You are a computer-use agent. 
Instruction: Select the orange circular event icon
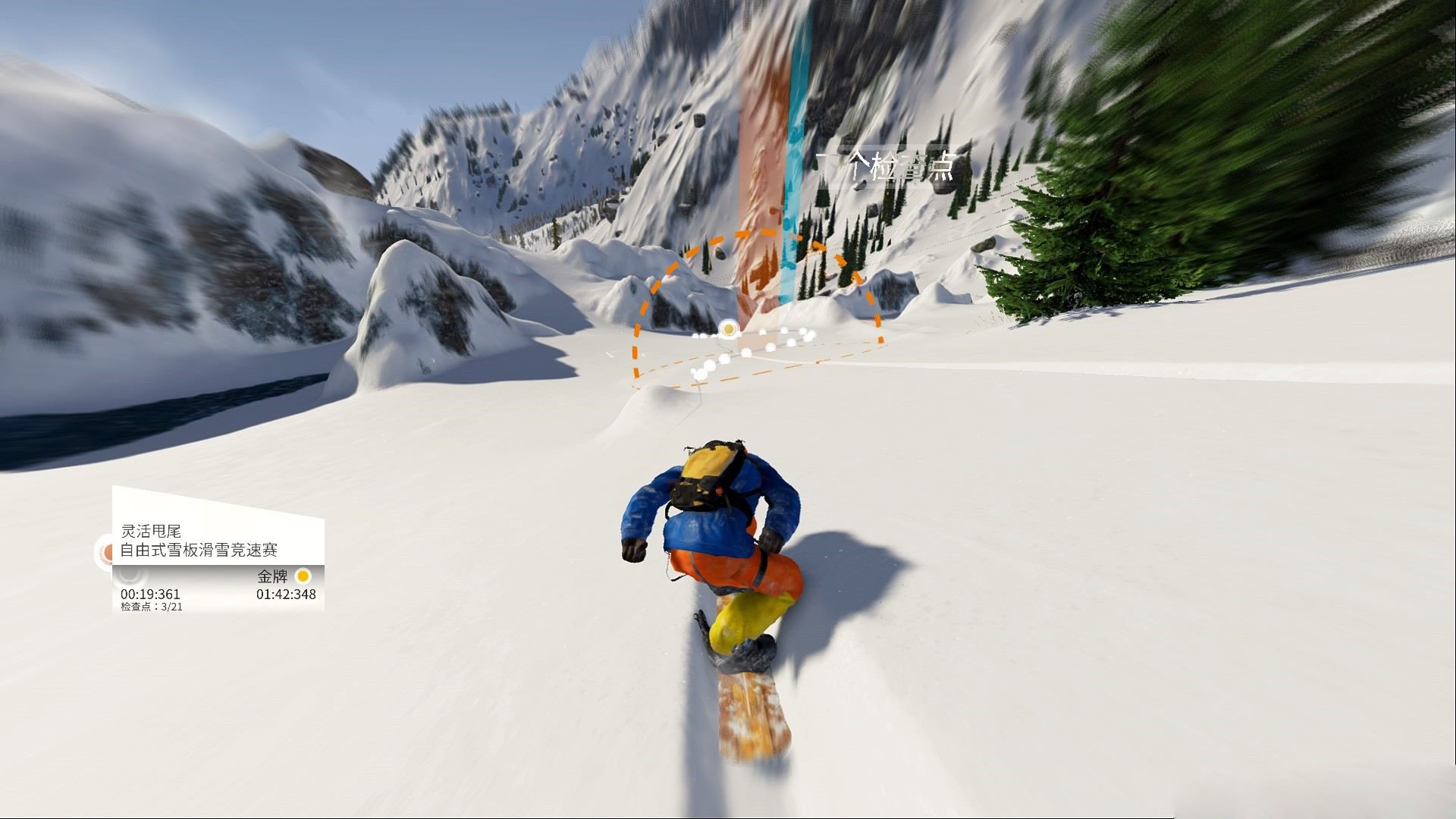coord(106,552)
